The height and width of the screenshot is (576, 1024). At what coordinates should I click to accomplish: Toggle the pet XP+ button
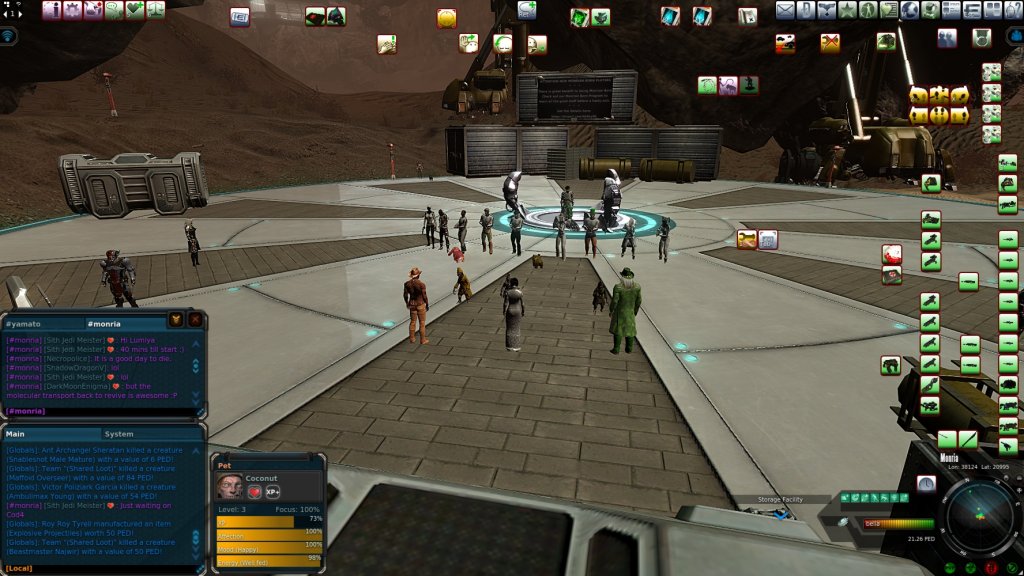pos(273,492)
